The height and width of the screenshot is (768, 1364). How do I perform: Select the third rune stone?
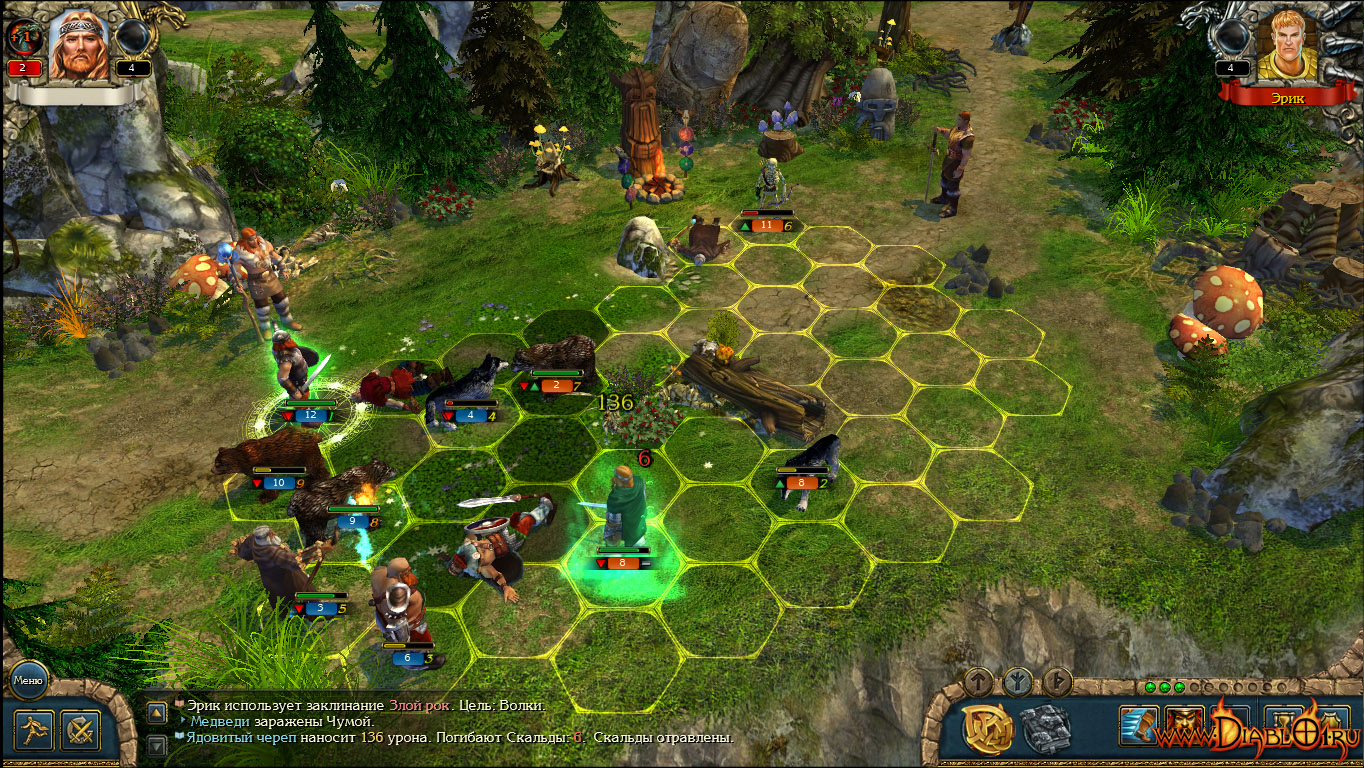coord(1057,682)
